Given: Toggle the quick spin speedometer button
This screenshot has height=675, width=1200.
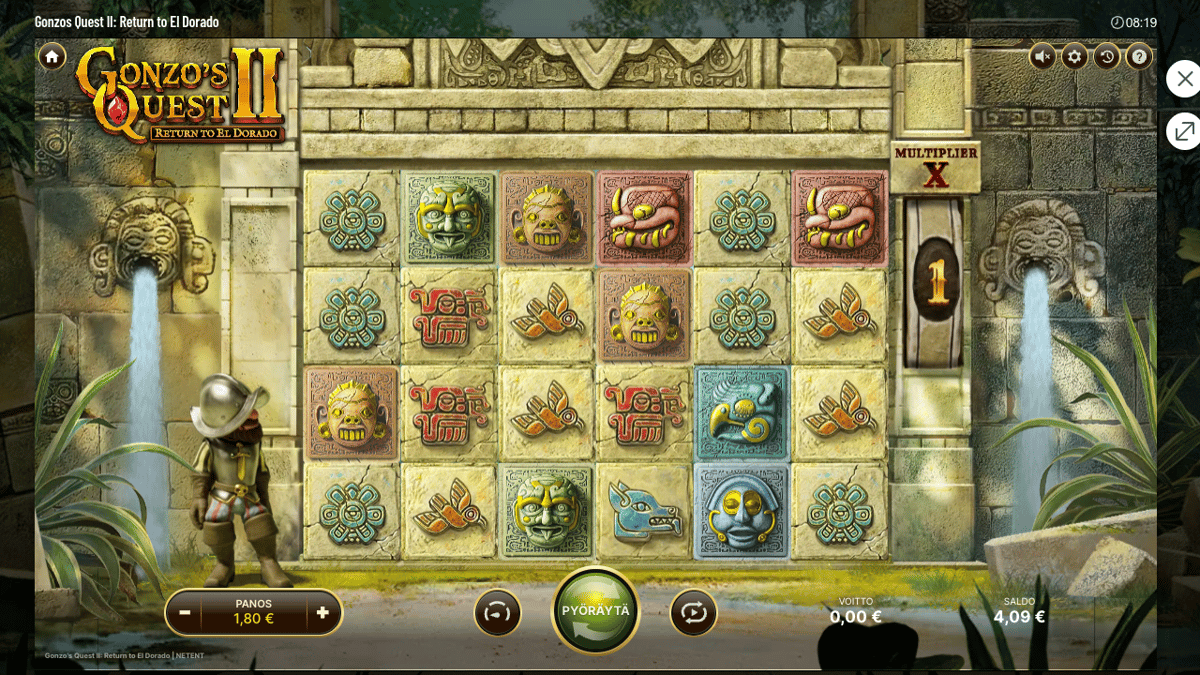Looking at the screenshot, I should 497,612.
